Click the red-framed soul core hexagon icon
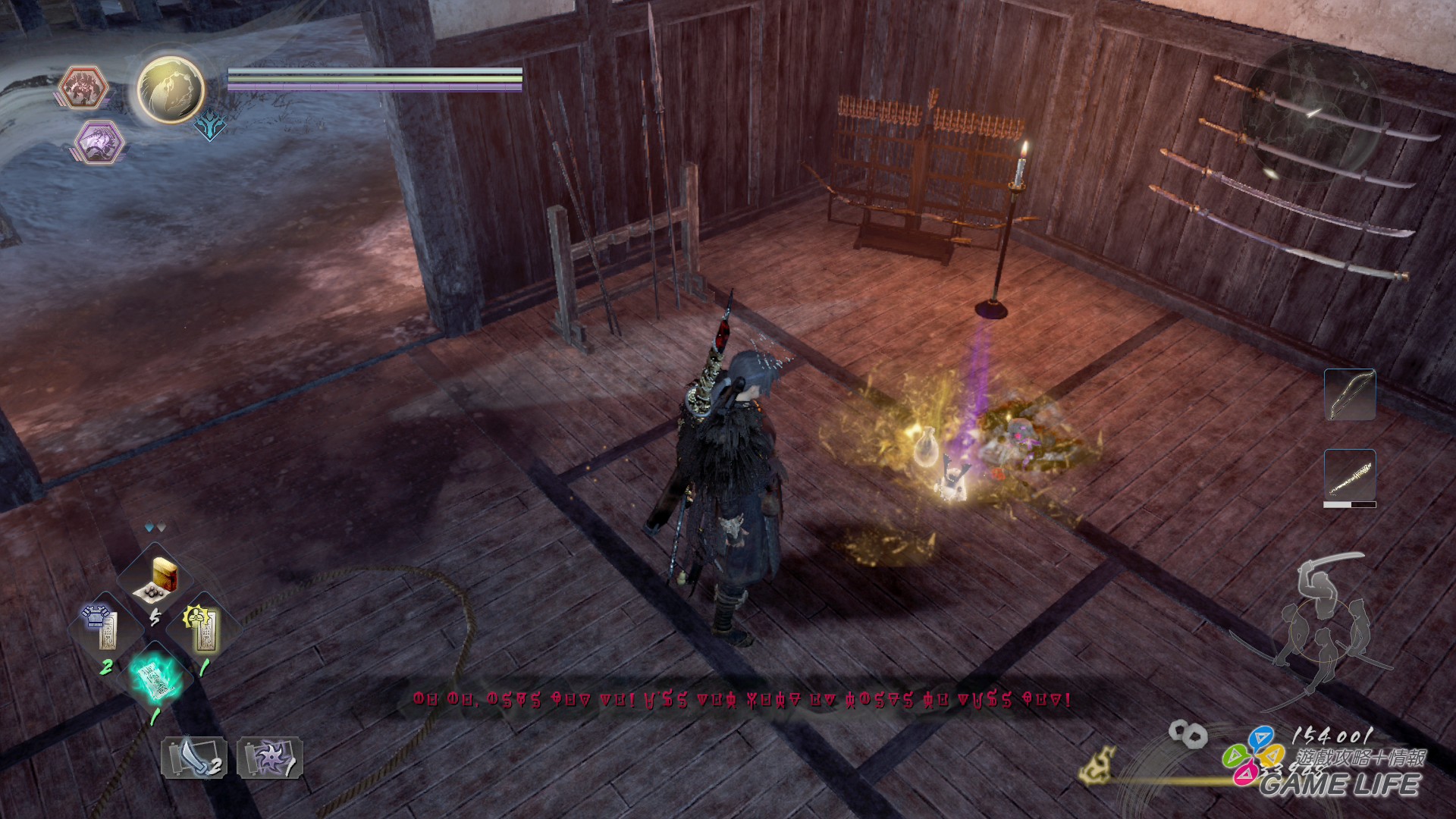This screenshot has width=1456, height=819. point(83,86)
